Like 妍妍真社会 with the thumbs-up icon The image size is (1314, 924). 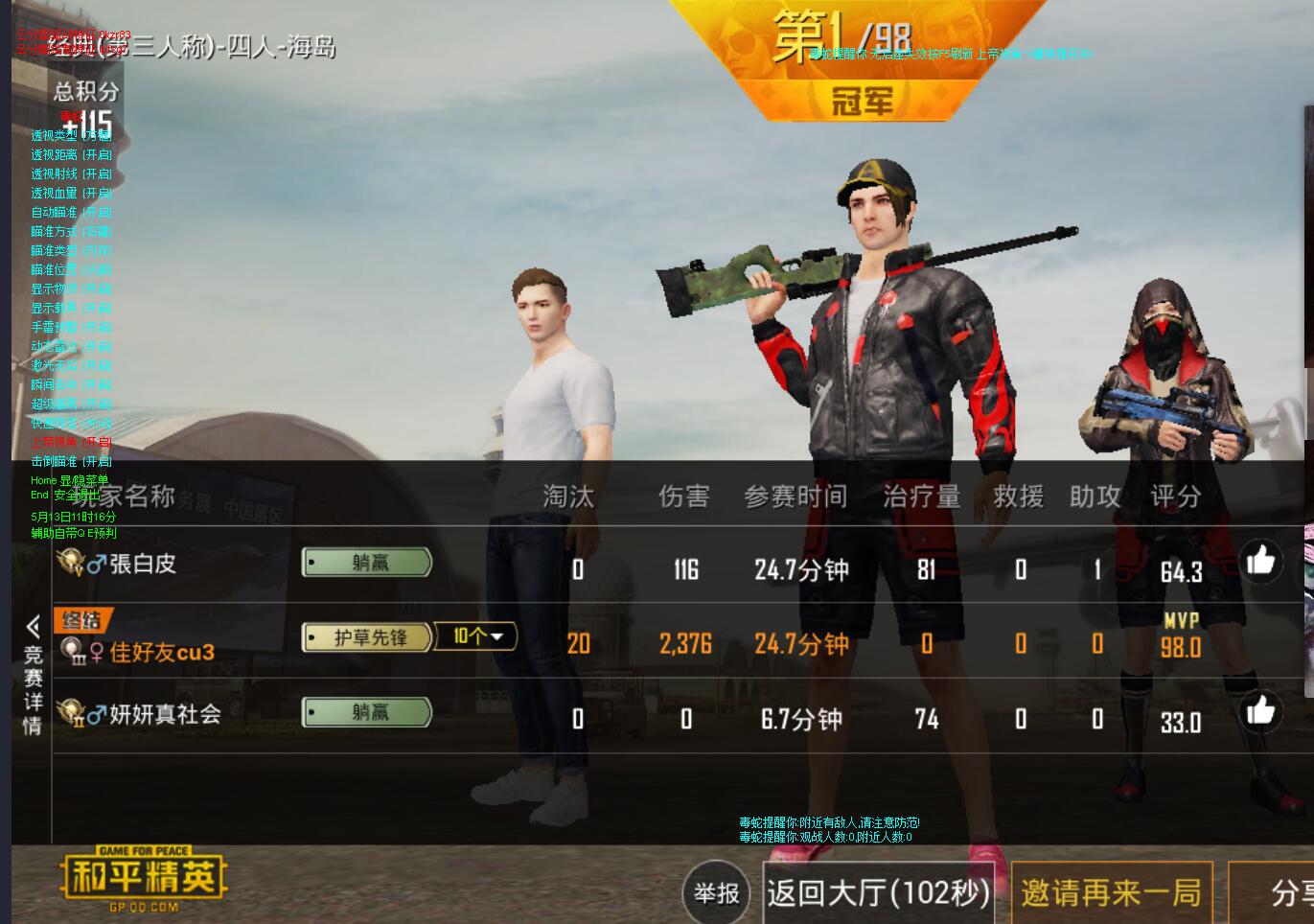point(1260,712)
